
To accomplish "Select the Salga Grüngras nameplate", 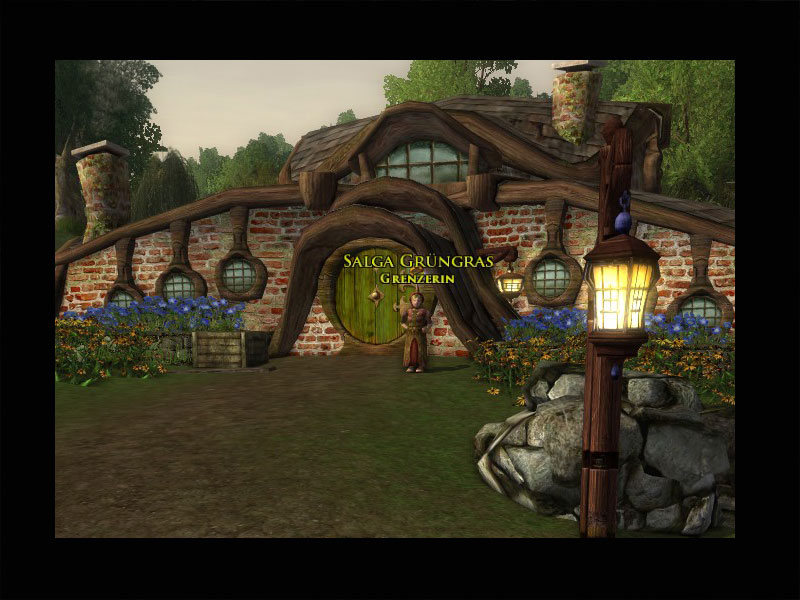I will [x=418, y=263].
